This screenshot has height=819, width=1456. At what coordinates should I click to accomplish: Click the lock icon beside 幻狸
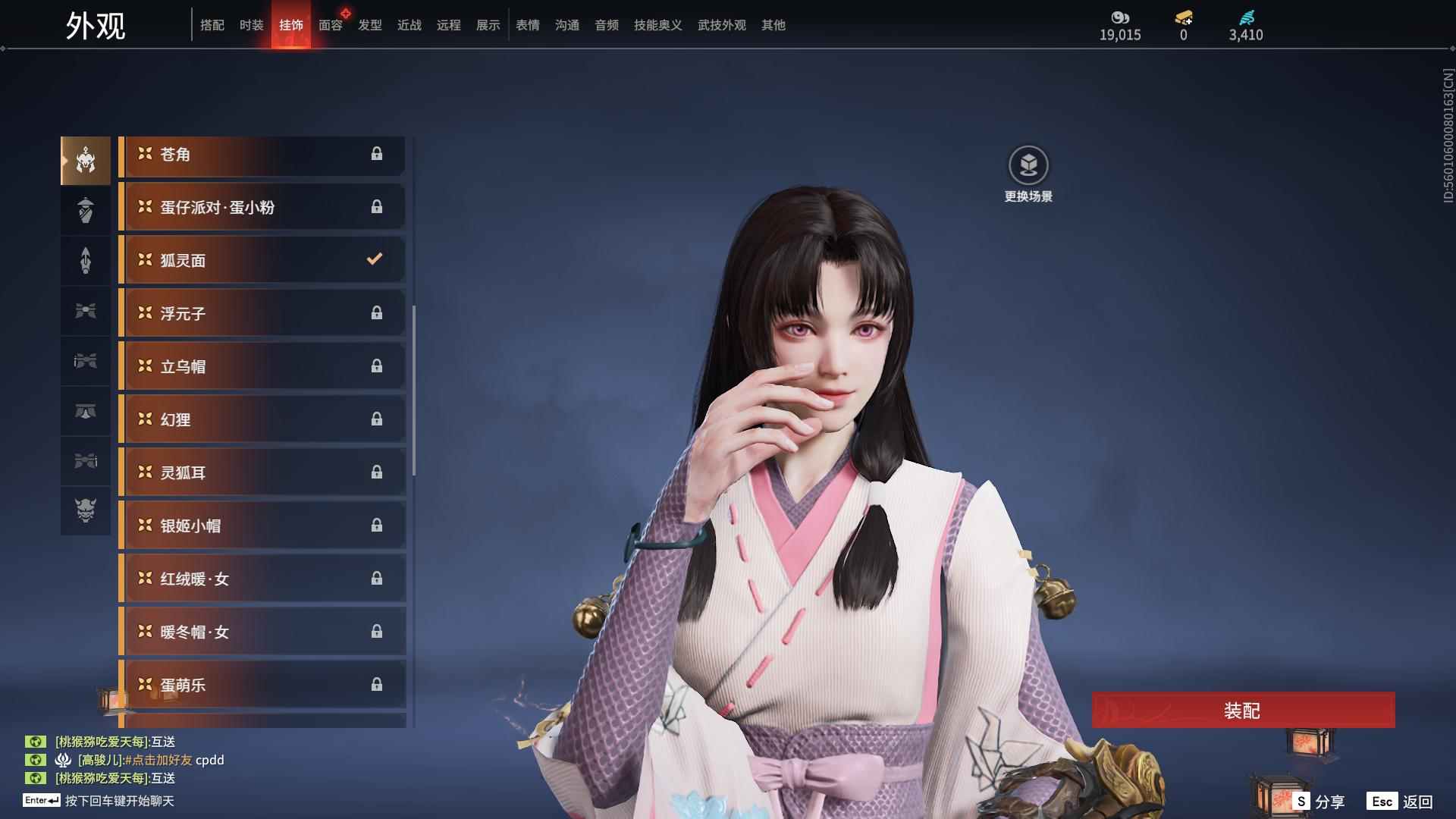(x=377, y=419)
